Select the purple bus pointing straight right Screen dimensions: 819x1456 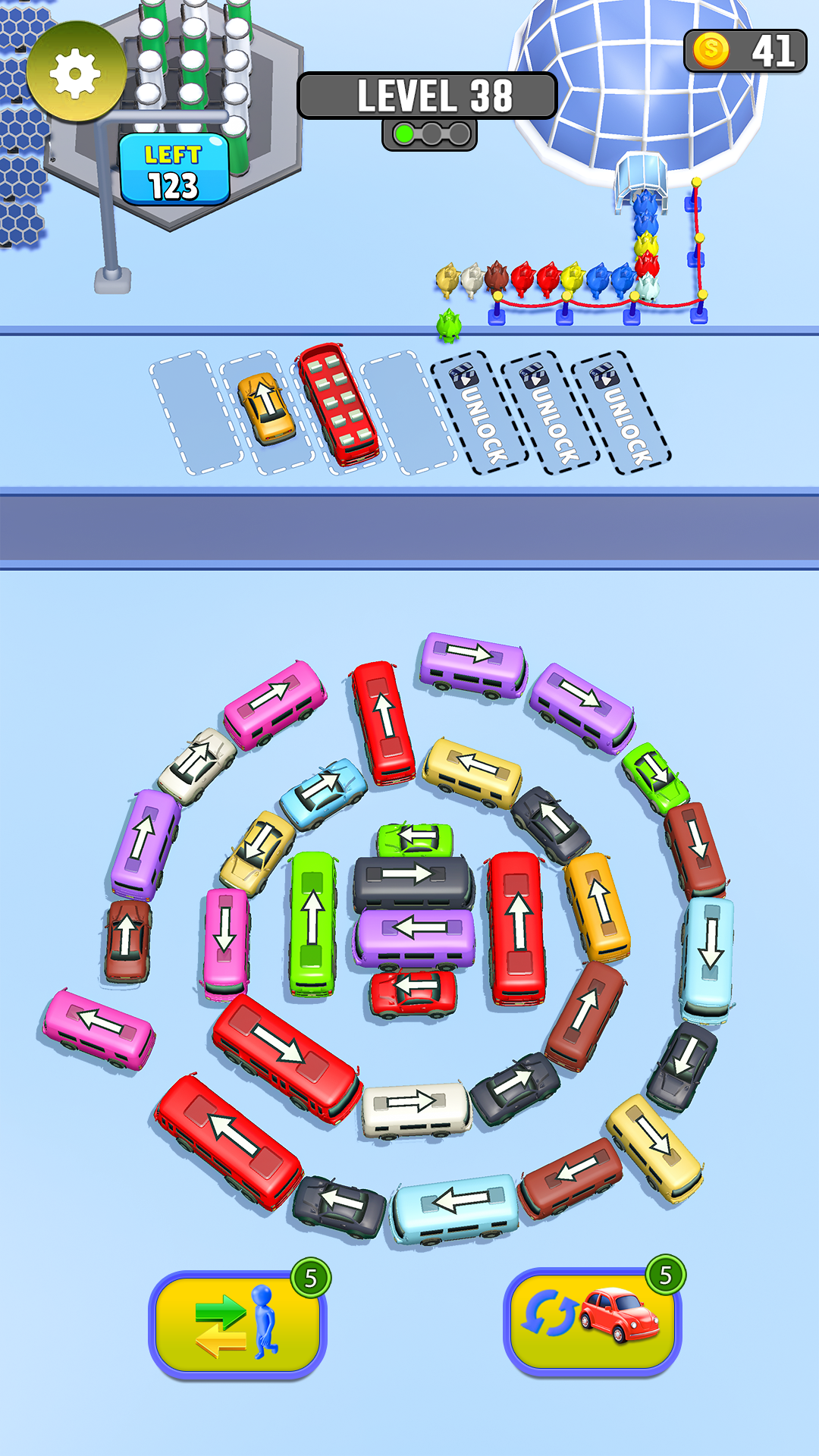473,662
